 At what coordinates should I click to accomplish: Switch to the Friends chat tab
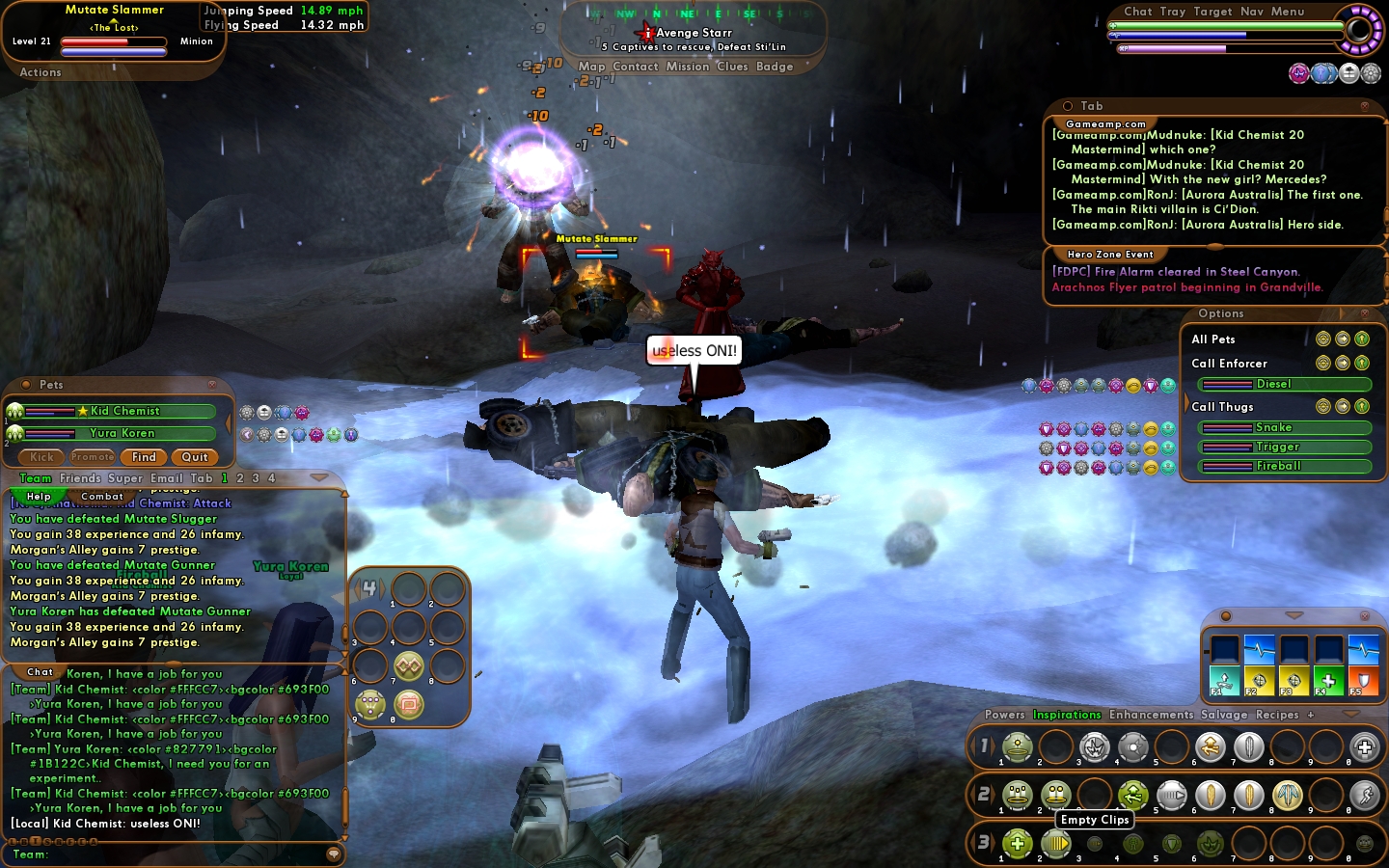[80, 478]
